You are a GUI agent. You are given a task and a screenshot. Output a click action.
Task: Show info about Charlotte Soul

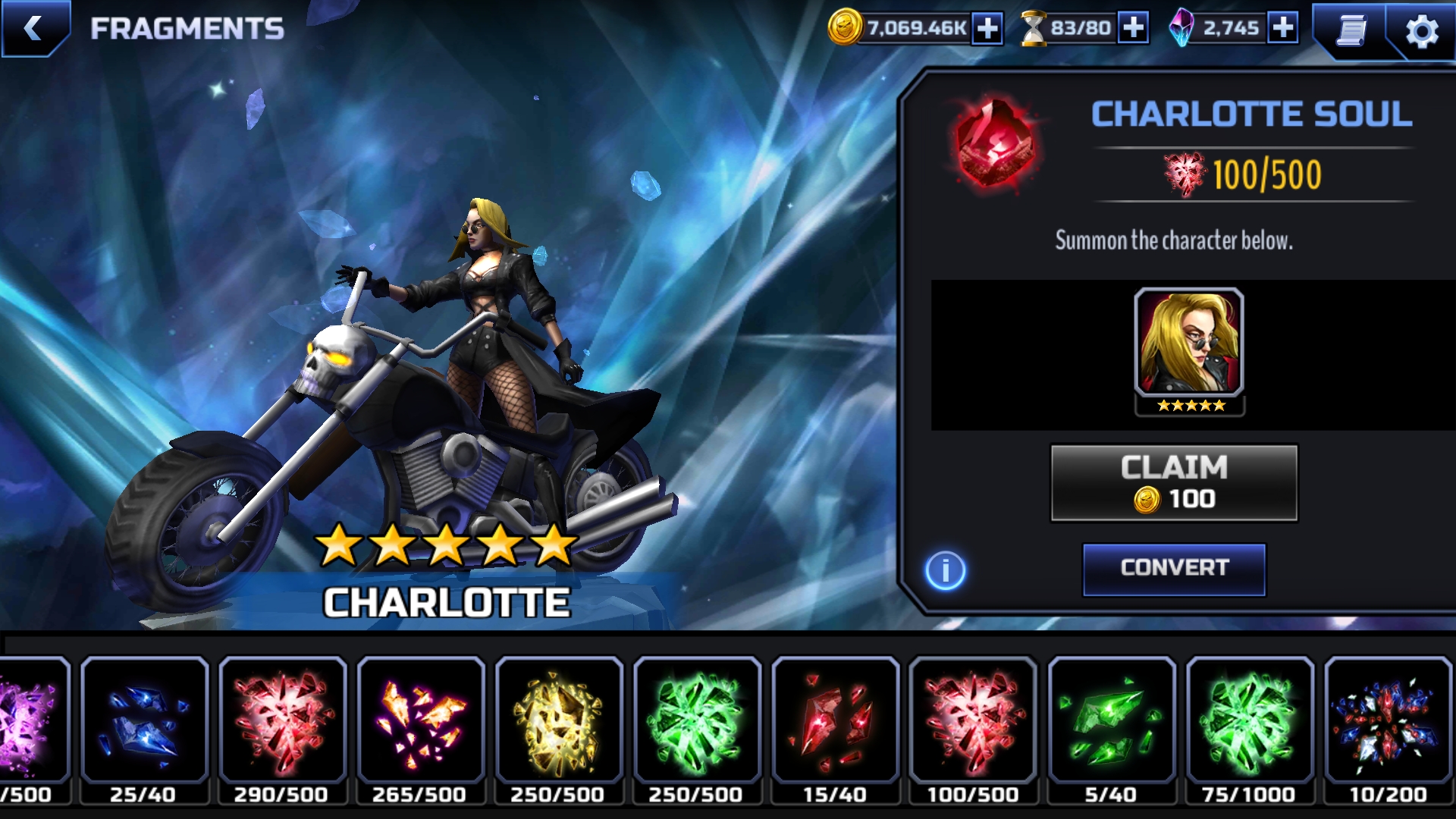(945, 570)
